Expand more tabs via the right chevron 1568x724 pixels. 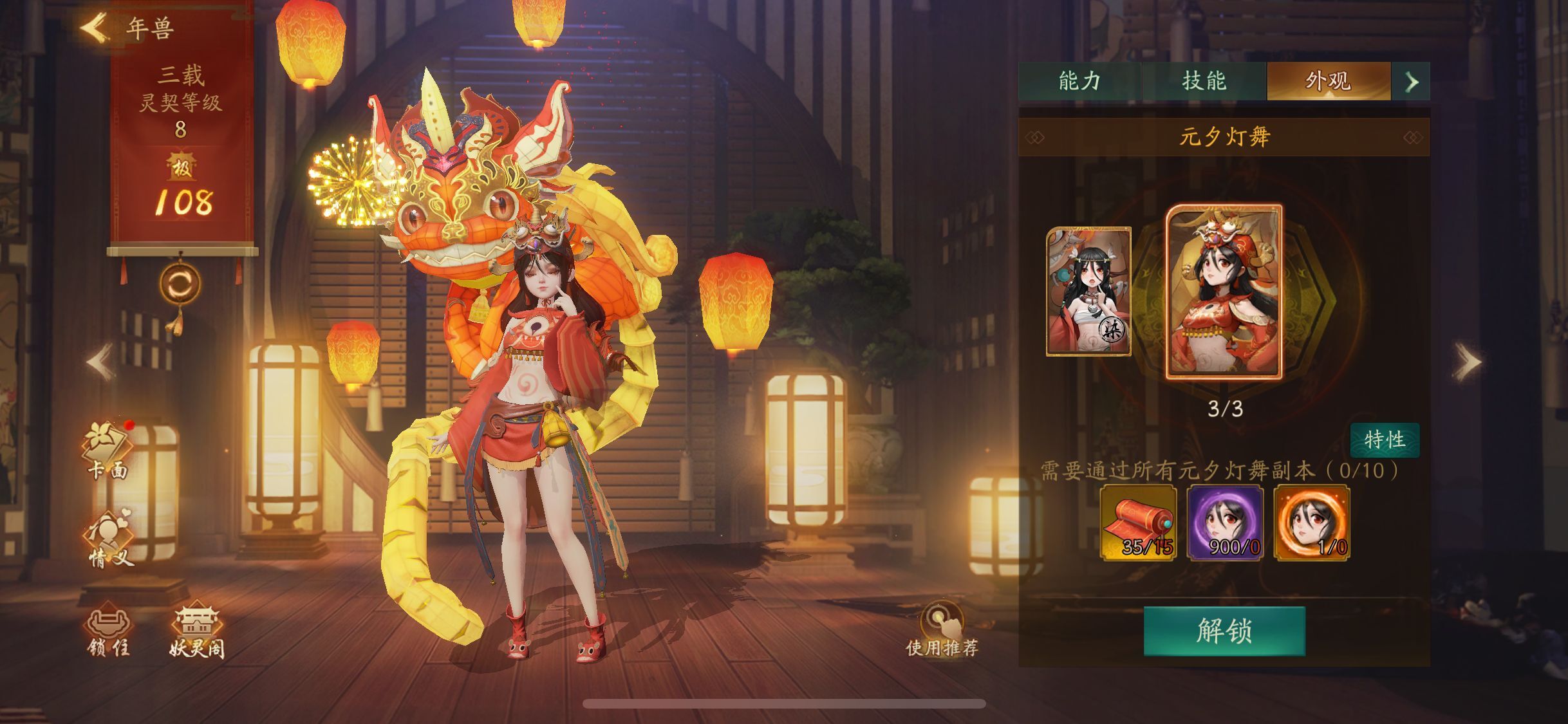click(x=1412, y=82)
